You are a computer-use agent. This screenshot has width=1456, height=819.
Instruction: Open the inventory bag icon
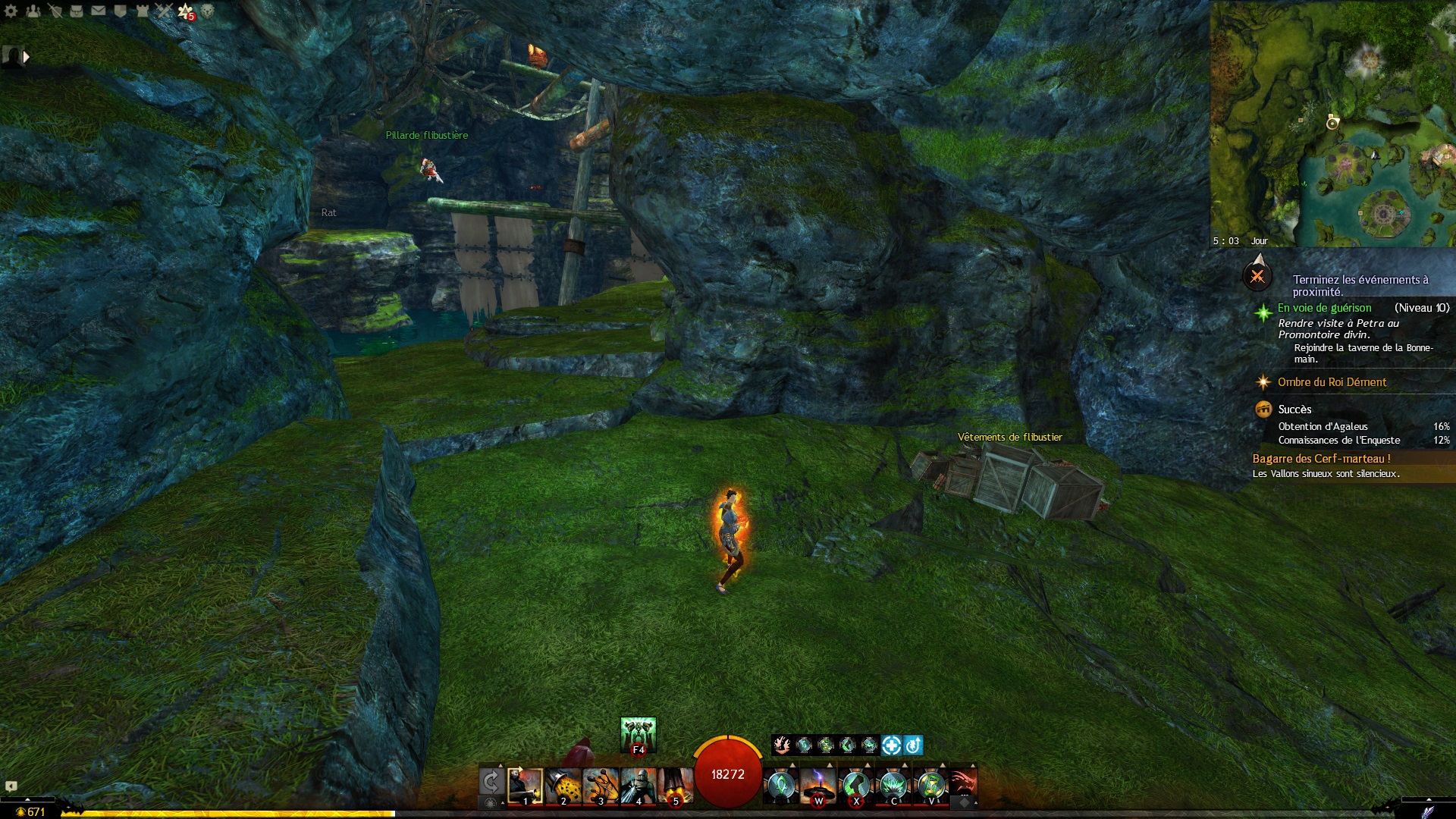pos(77,11)
